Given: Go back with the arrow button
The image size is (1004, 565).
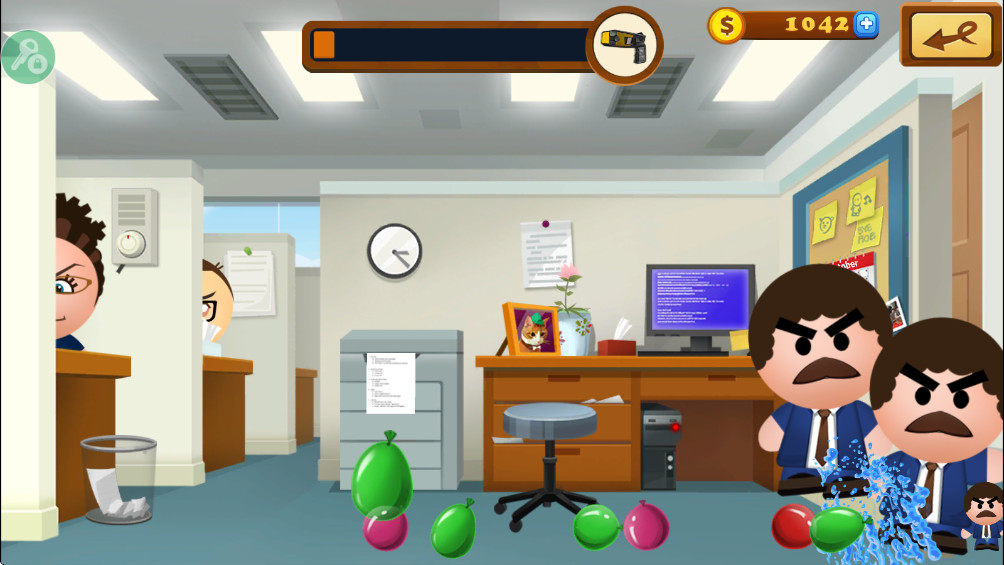Looking at the screenshot, I should (950, 36).
